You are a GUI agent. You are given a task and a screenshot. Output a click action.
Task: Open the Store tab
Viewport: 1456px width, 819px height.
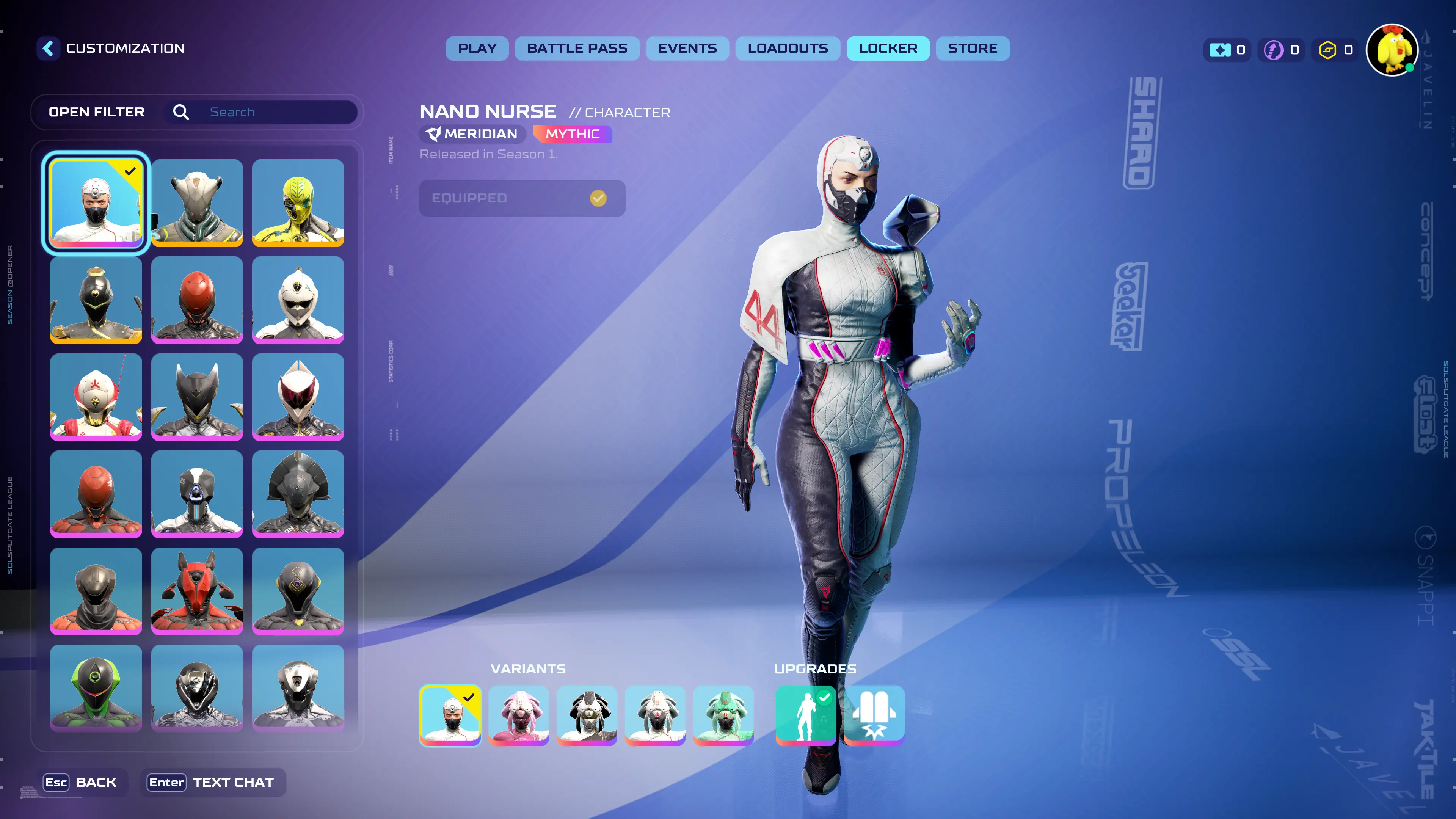click(x=972, y=49)
